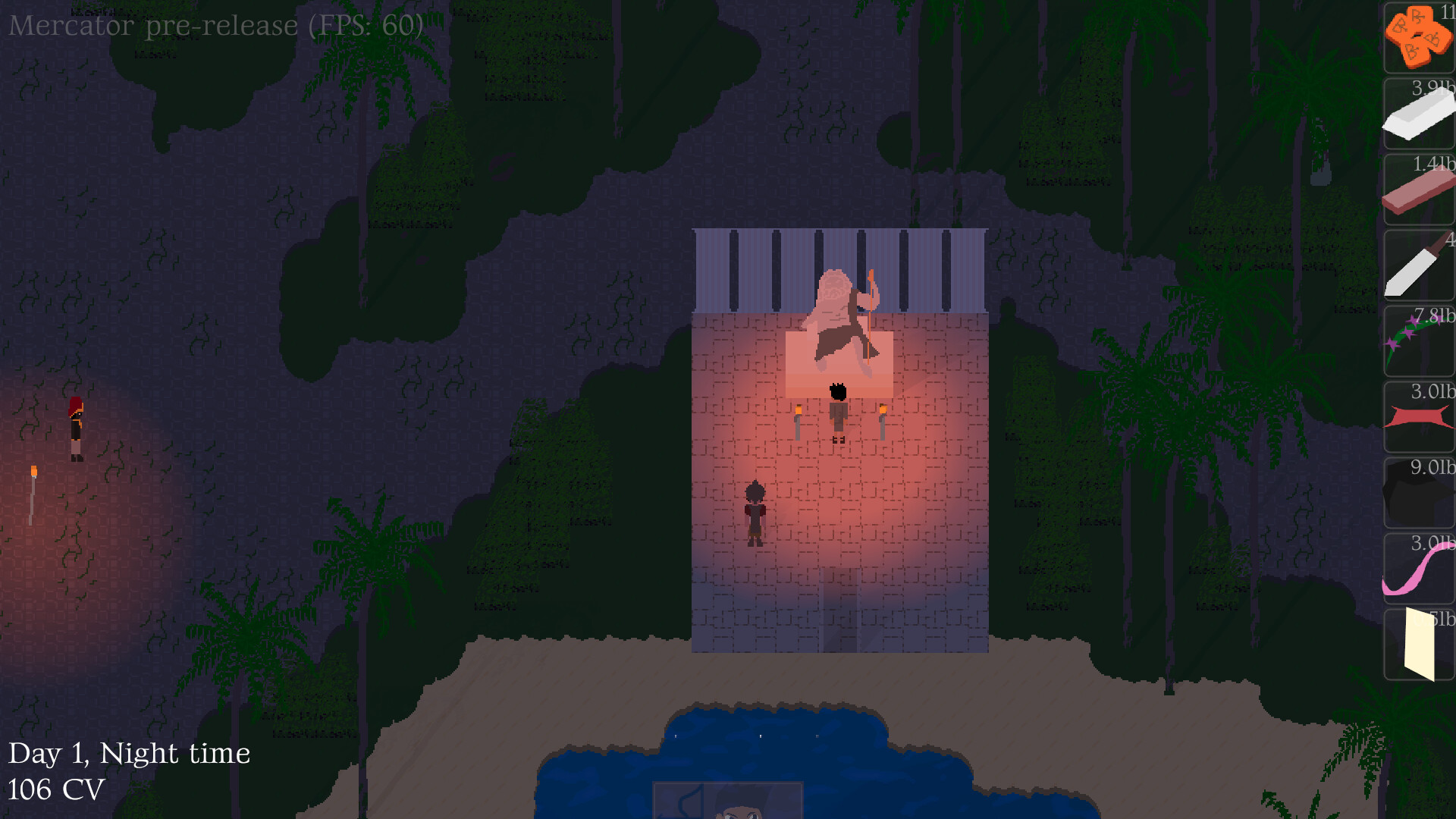The height and width of the screenshot is (819, 1456).
Task: Select the purple flower vine item
Action: click(x=1419, y=341)
